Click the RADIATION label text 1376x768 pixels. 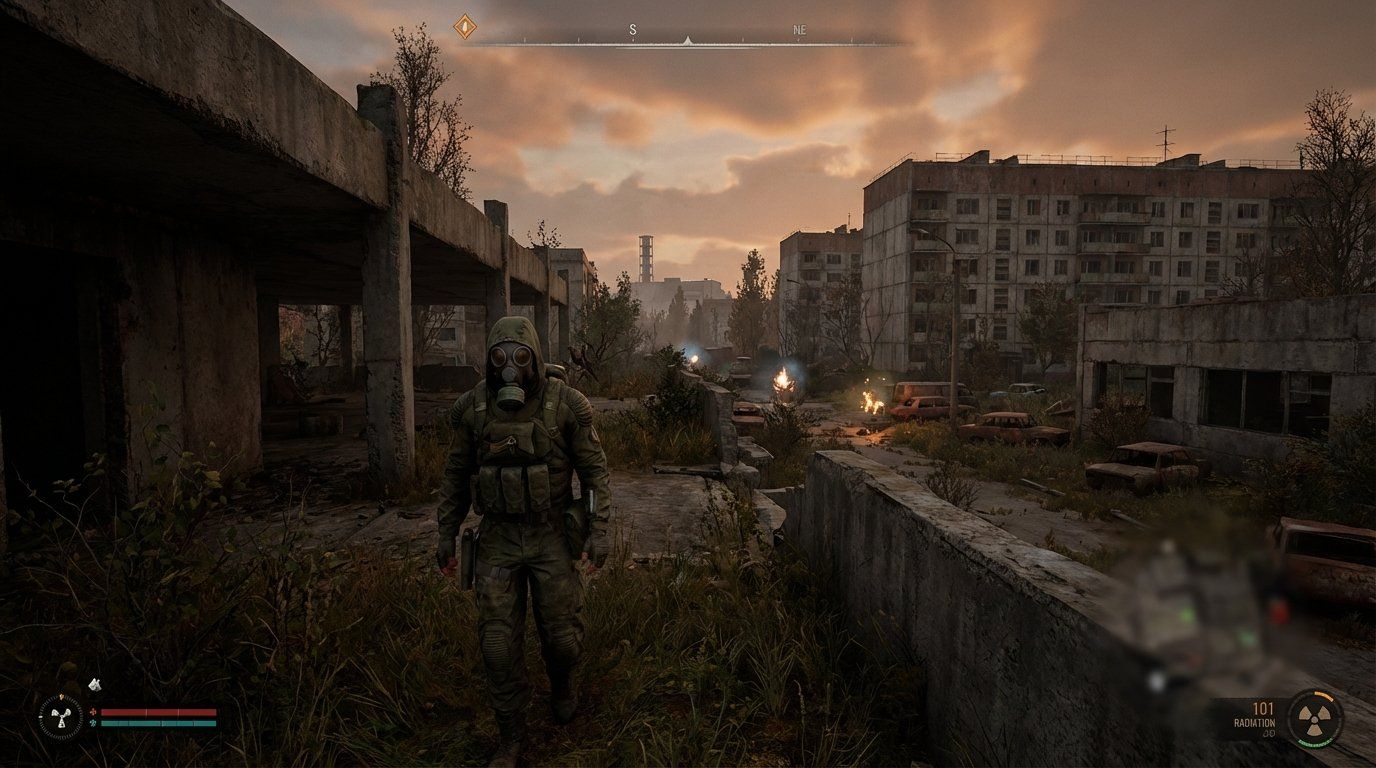(1255, 723)
